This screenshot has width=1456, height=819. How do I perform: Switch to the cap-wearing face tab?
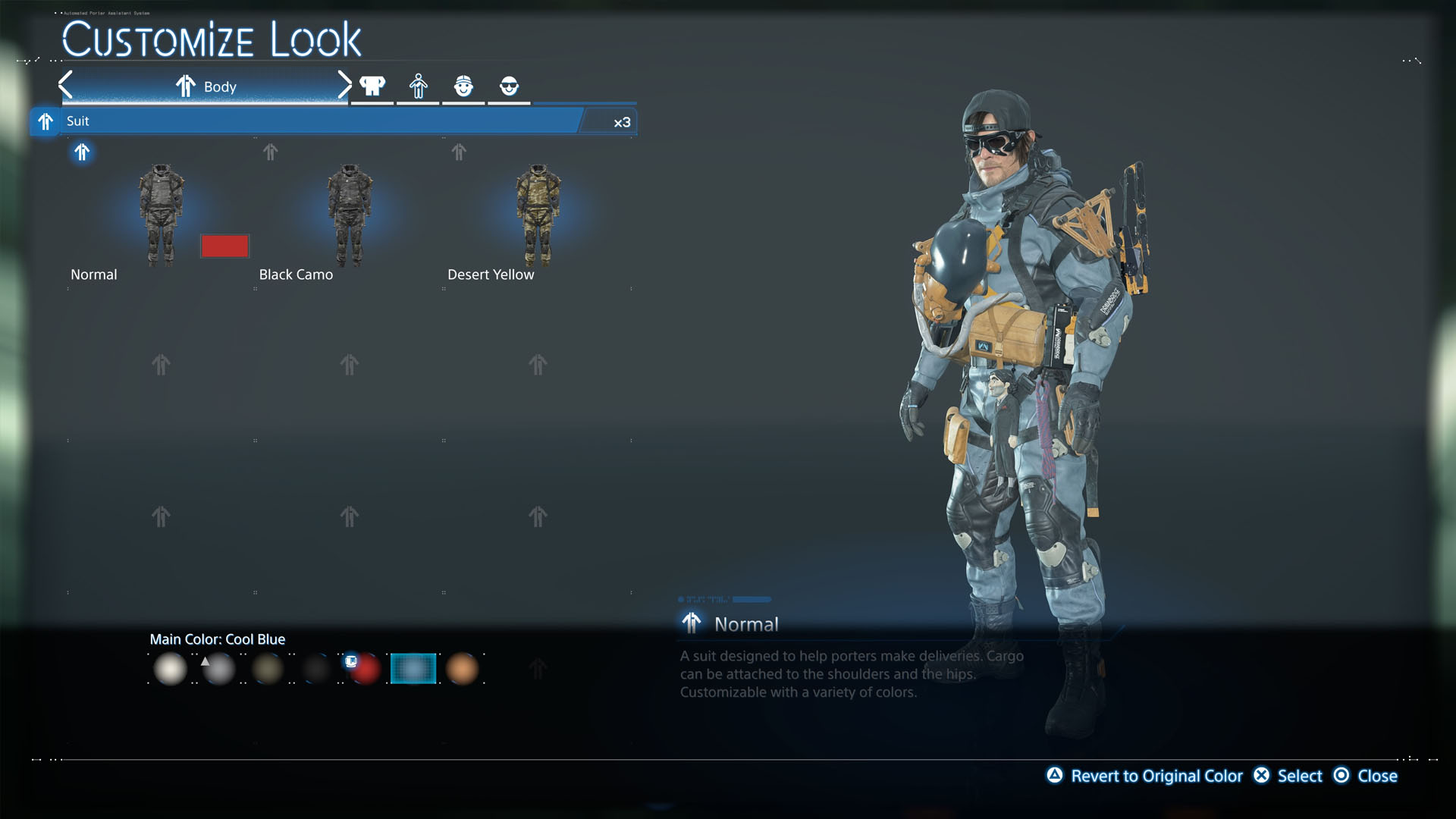pyautogui.click(x=463, y=86)
